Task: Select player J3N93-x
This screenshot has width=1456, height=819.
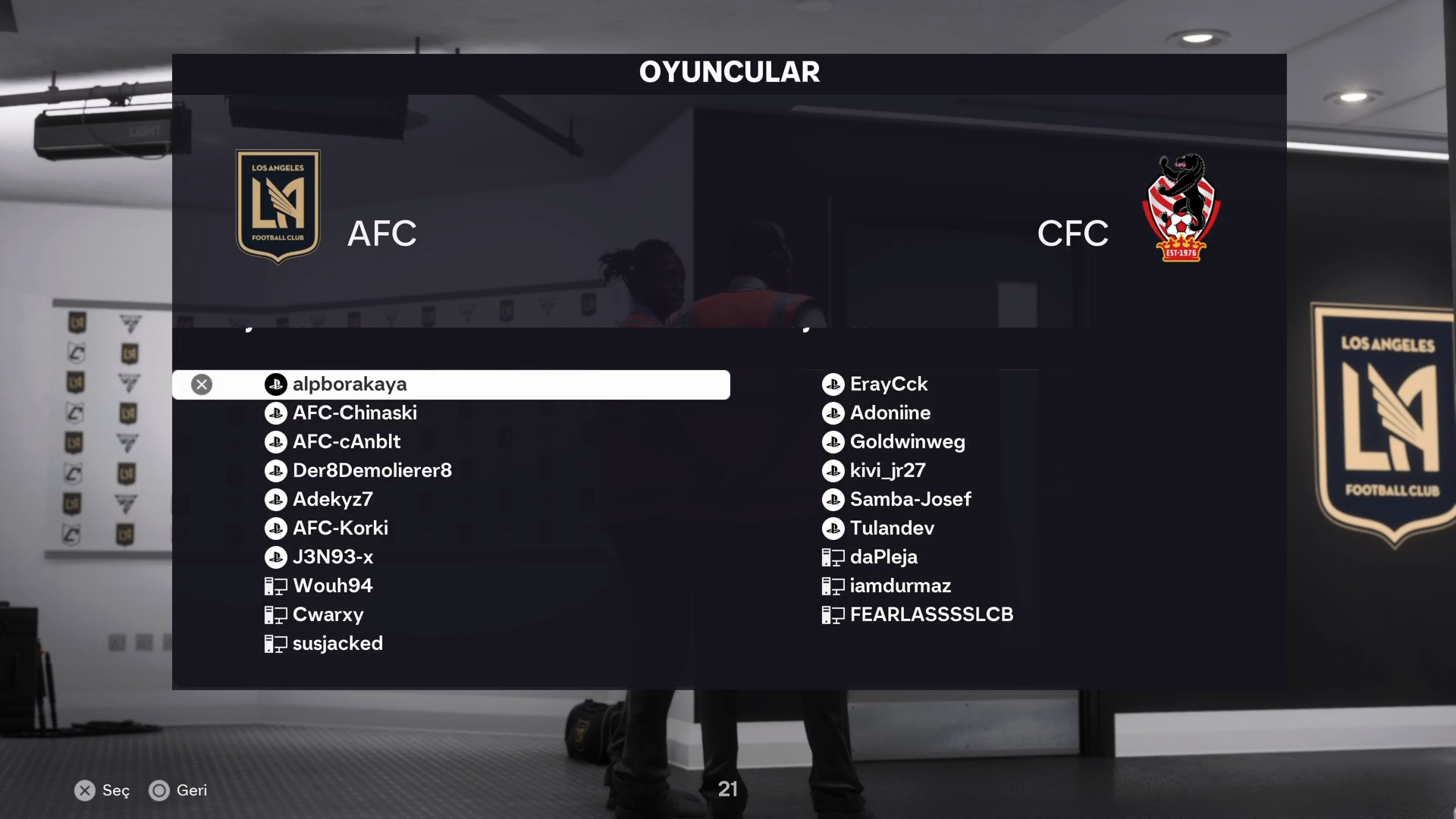Action: [332, 557]
